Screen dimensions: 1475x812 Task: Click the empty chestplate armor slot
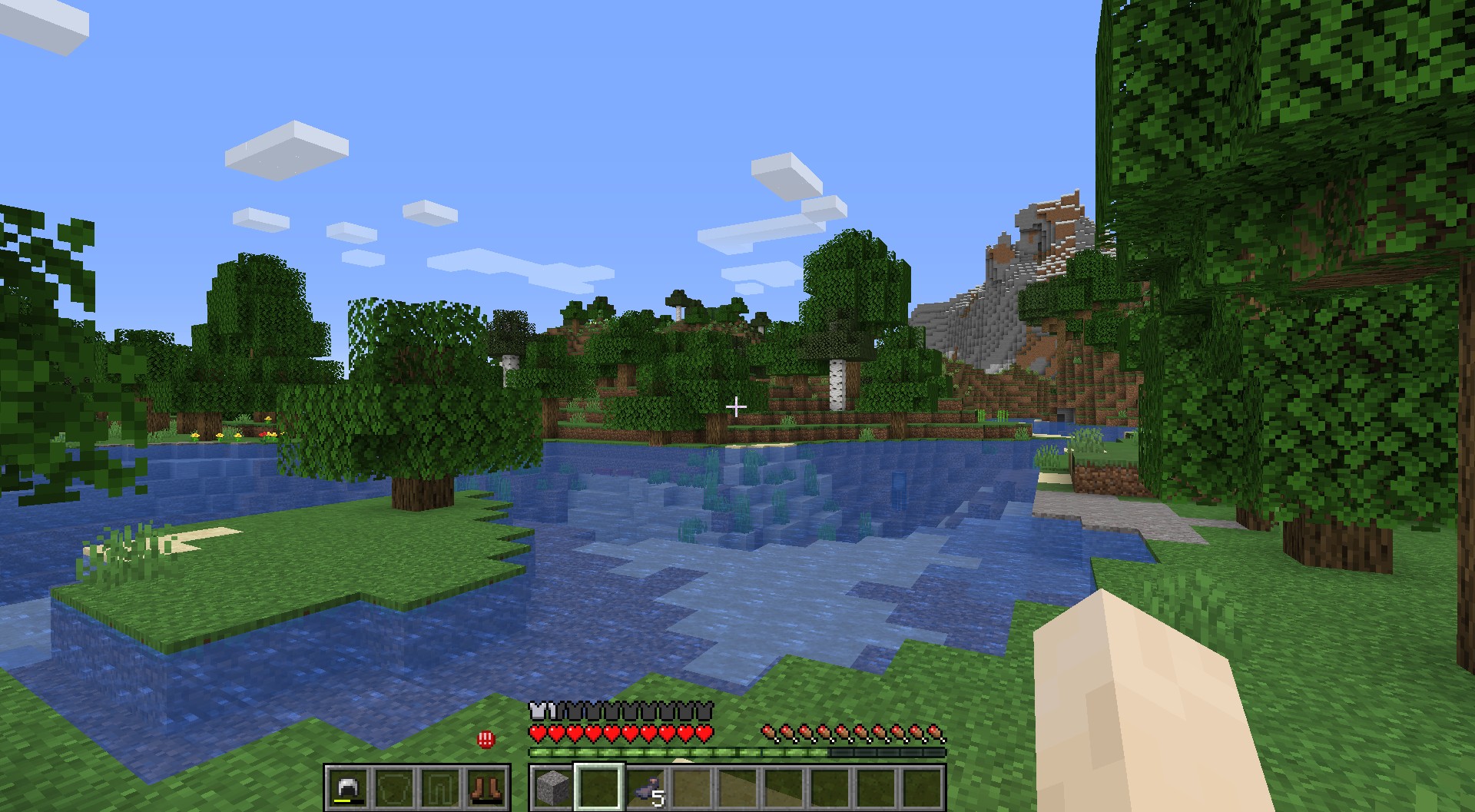pos(393,787)
